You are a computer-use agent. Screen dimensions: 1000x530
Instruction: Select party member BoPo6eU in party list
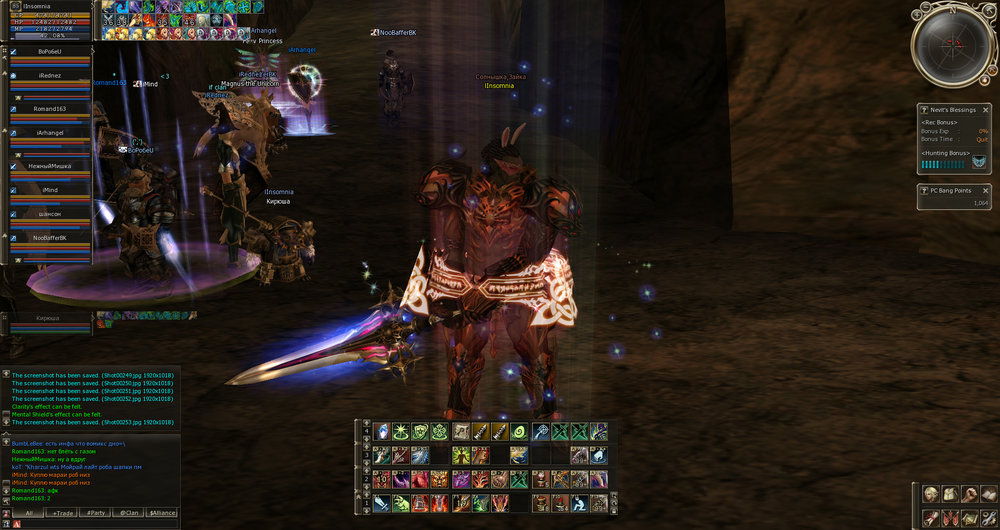pos(50,51)
